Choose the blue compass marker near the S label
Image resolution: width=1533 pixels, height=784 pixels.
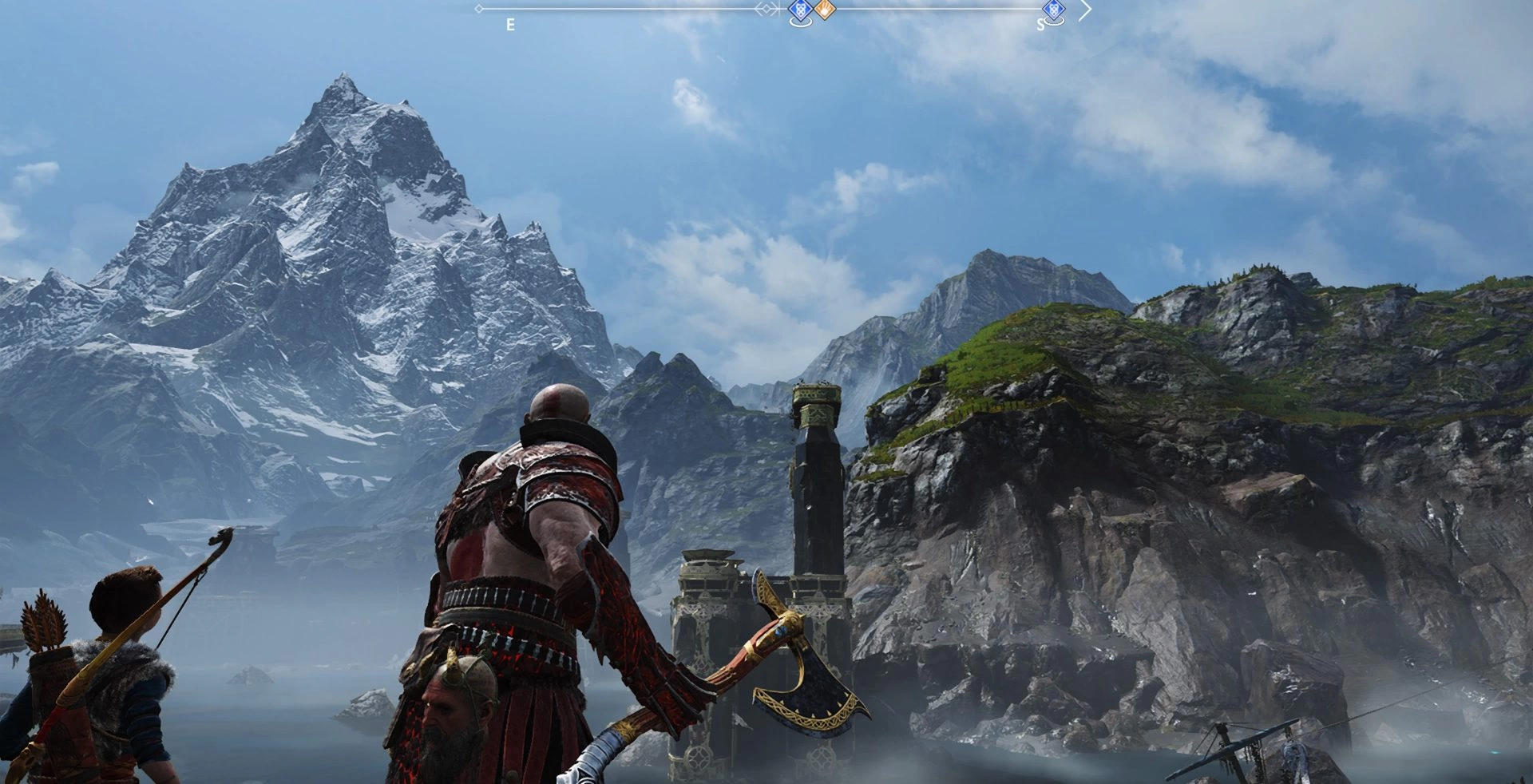(x=1054, y=10)
